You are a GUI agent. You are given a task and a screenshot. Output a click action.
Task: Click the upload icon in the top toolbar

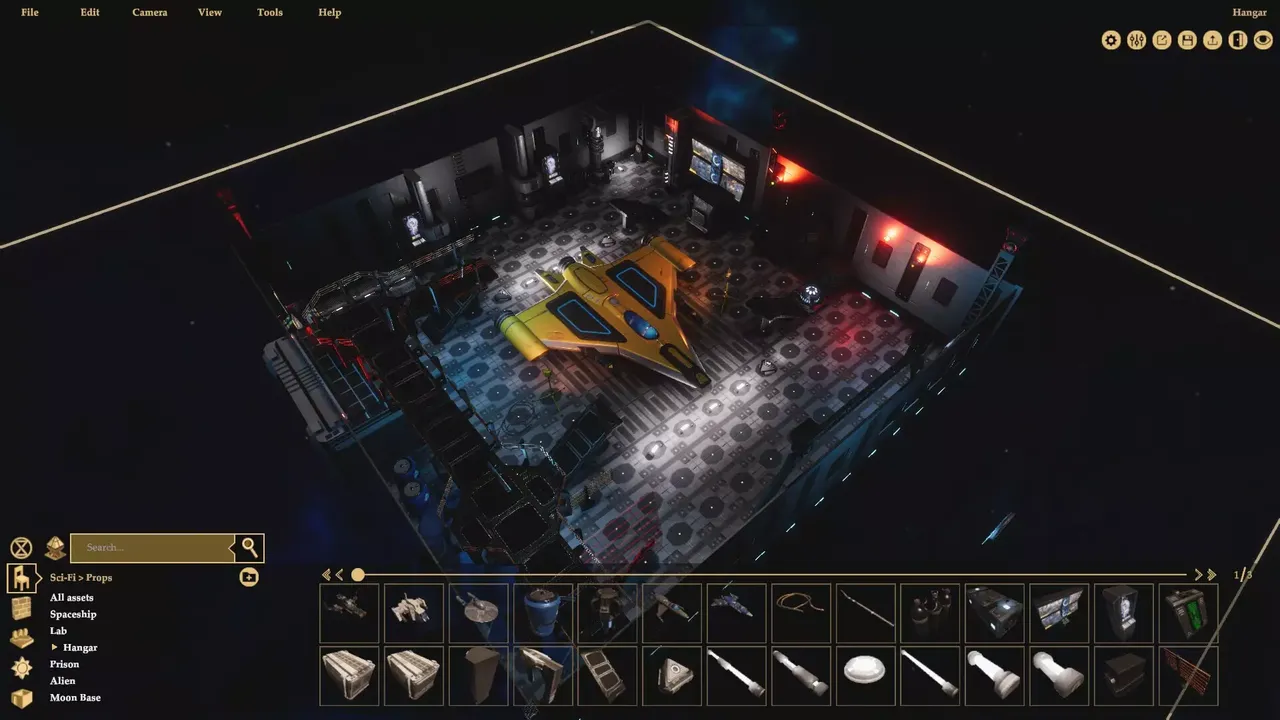point(1211,40)
